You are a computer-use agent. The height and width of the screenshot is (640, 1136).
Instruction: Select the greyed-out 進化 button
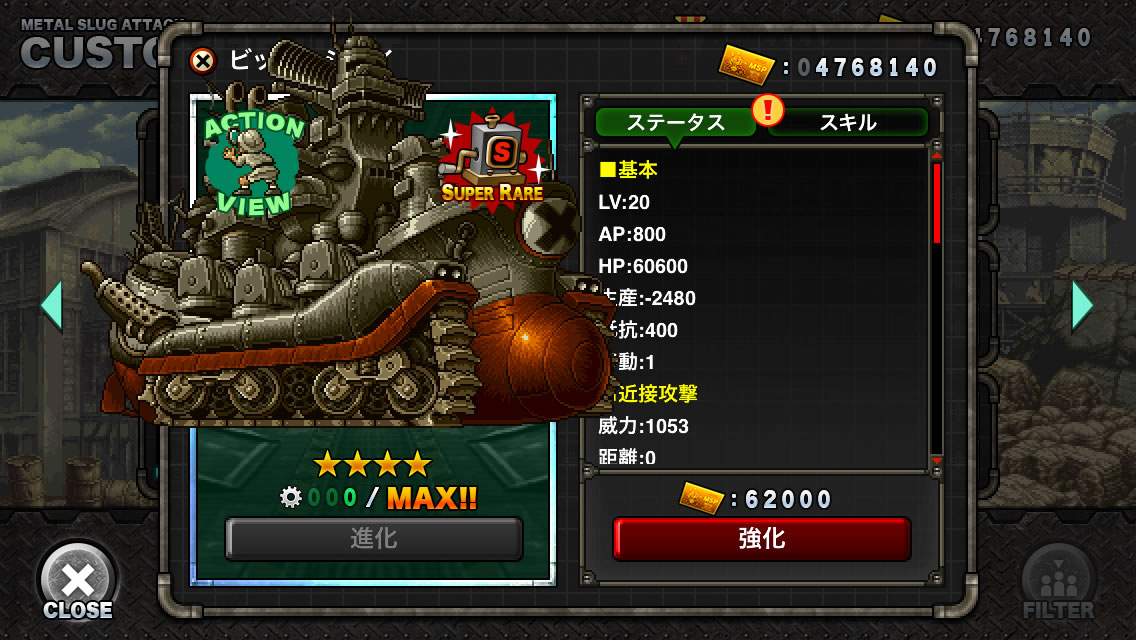click(374, 539)
